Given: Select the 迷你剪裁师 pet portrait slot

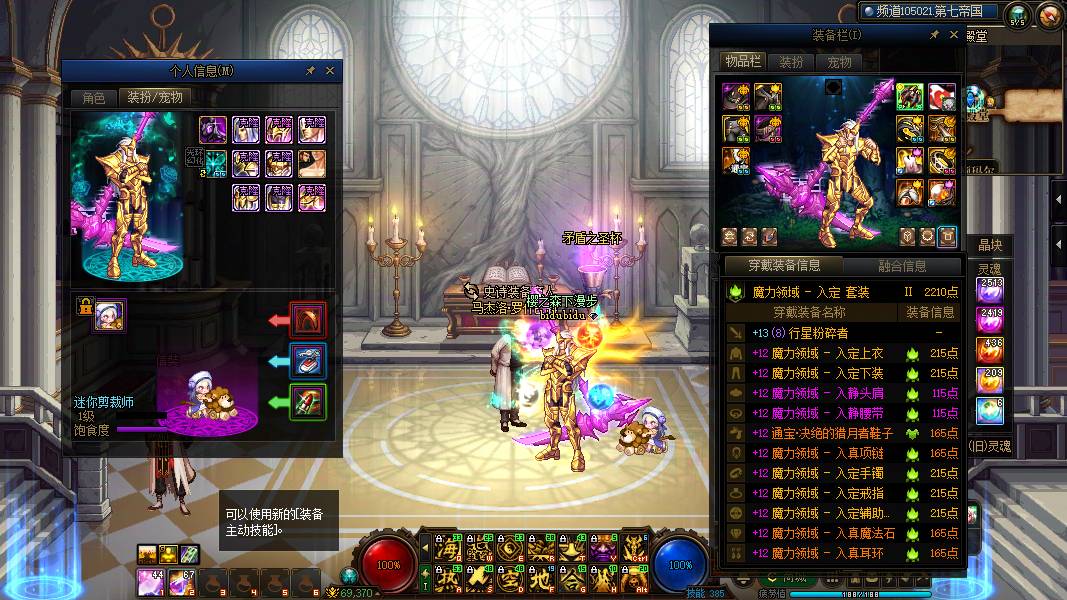Looking at the screenshot, I should pyautogui.click(x=110, y=316).
